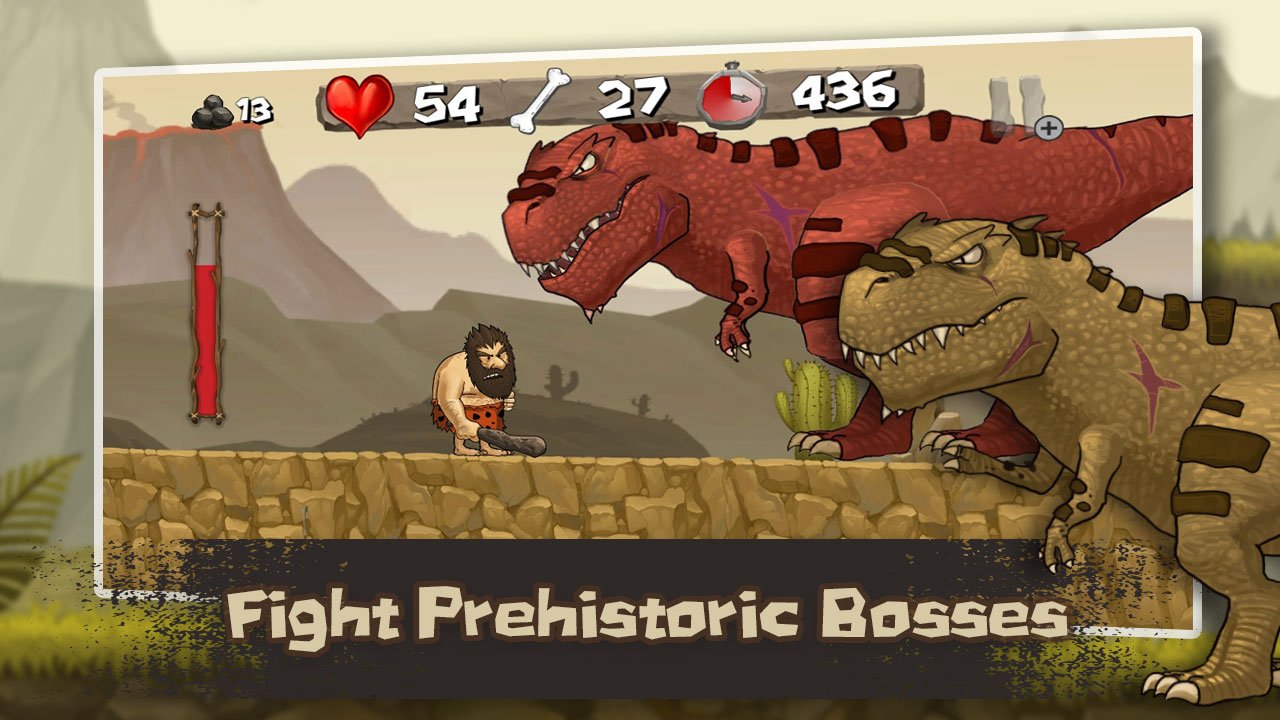Toggle the boss health bar display

coord(205,320)
